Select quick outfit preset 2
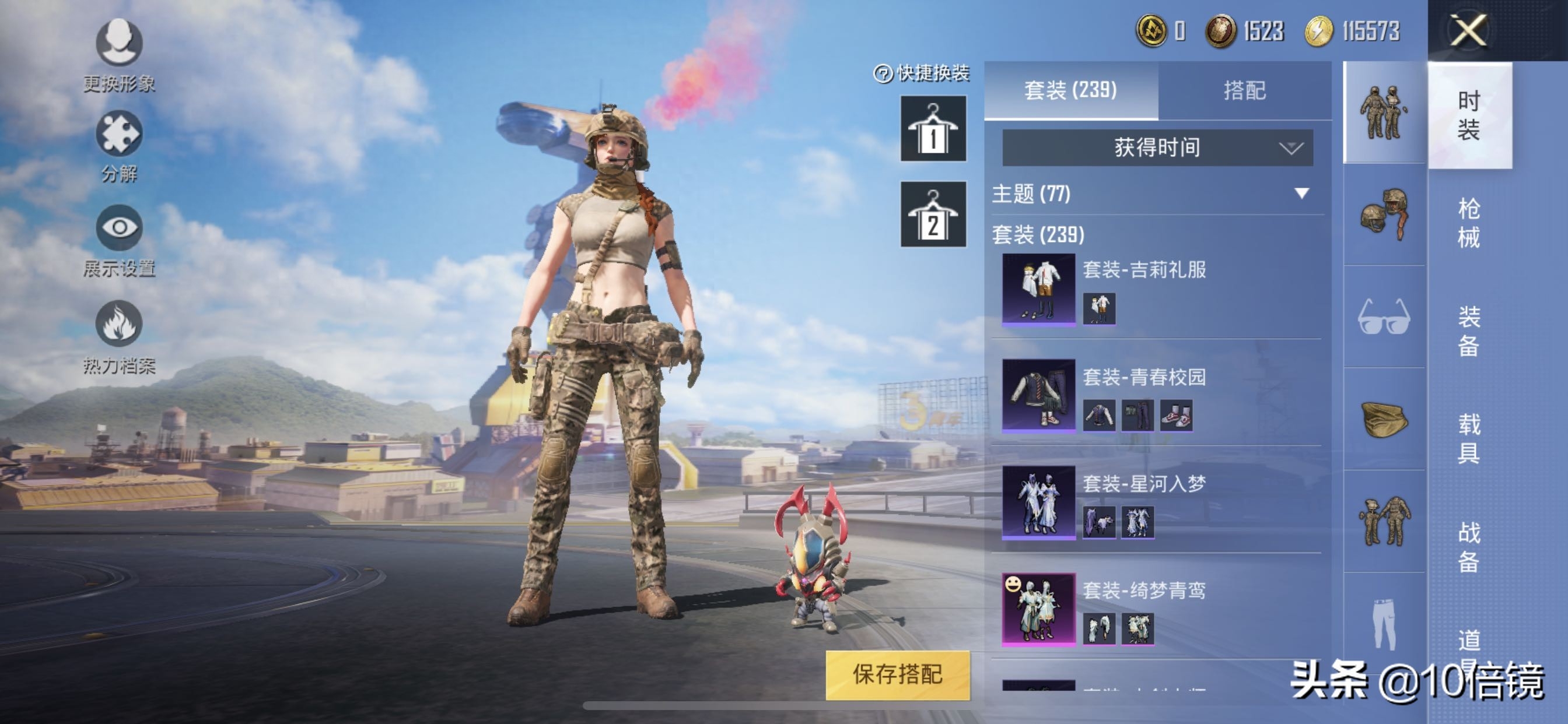The width and height of the screenshot is (1568, 724). (x=933, y=214)
